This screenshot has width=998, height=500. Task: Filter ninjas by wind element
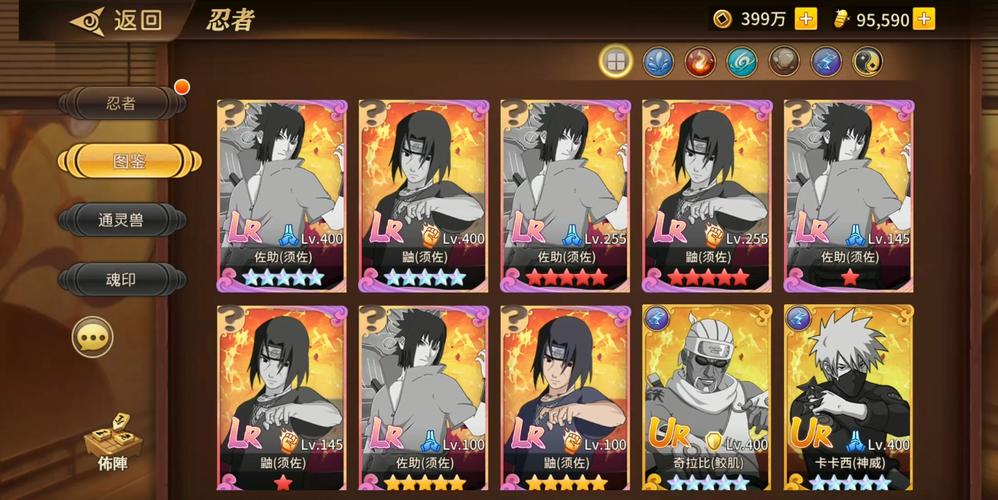pos(741,62)
